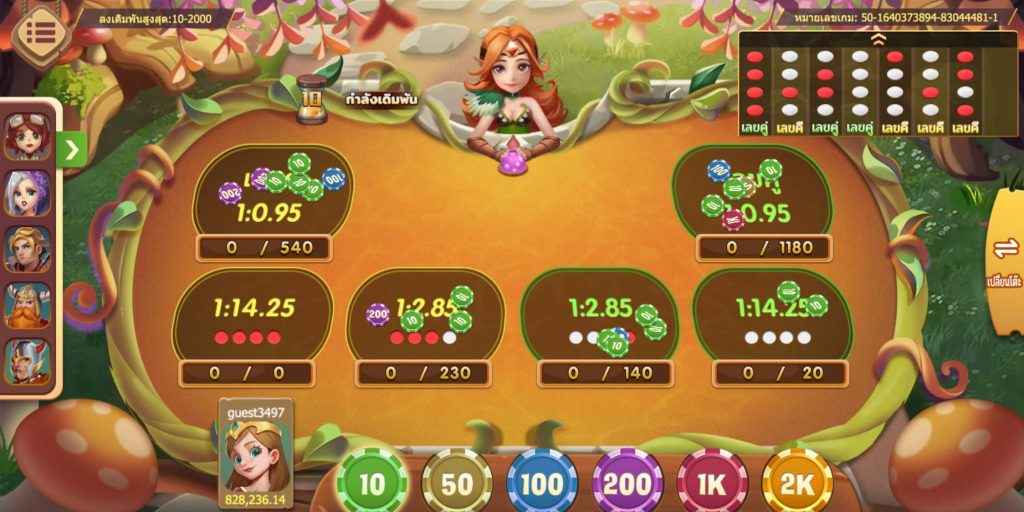Choose the purple 200 chip
This screenshot has height=512, width=1024.
pyautogui.click(x=627, y=484)
